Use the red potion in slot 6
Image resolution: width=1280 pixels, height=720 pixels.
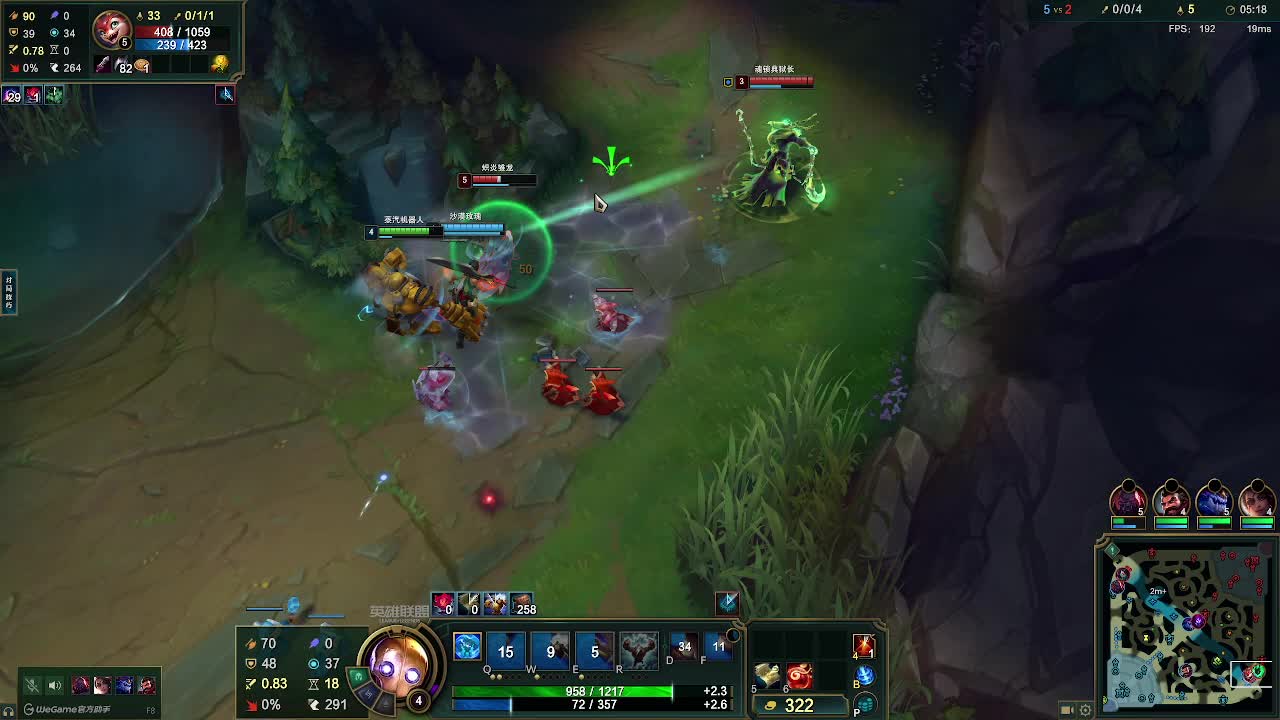click(799, 675)
